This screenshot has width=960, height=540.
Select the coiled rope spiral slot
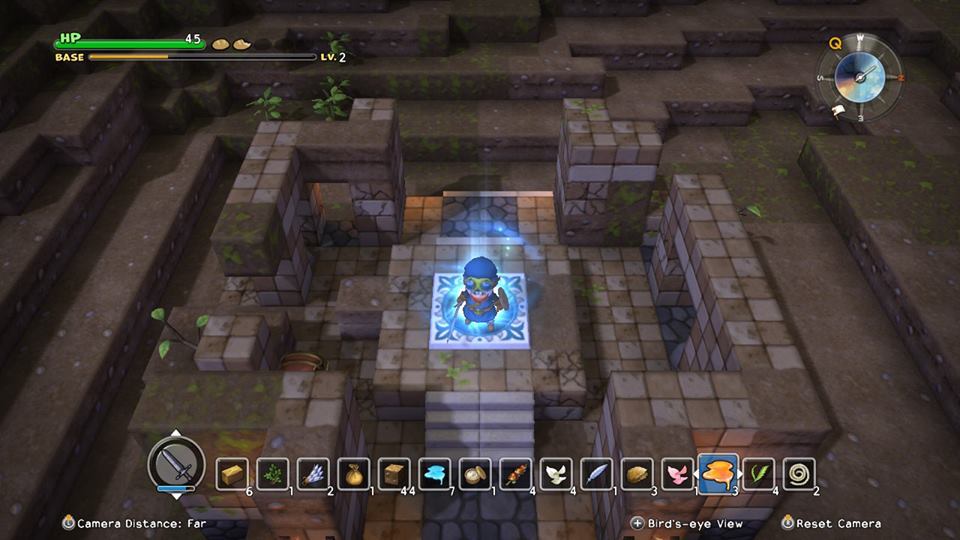click(x=799, y=474)
